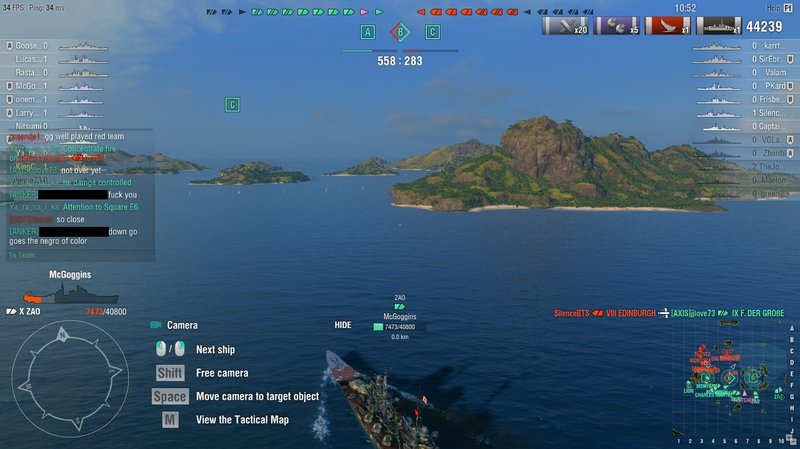Image resolution: width=800 pixels, height=449 pixels.
Task: Choose Lucas in the allied team list
Action: click(30, 59)
